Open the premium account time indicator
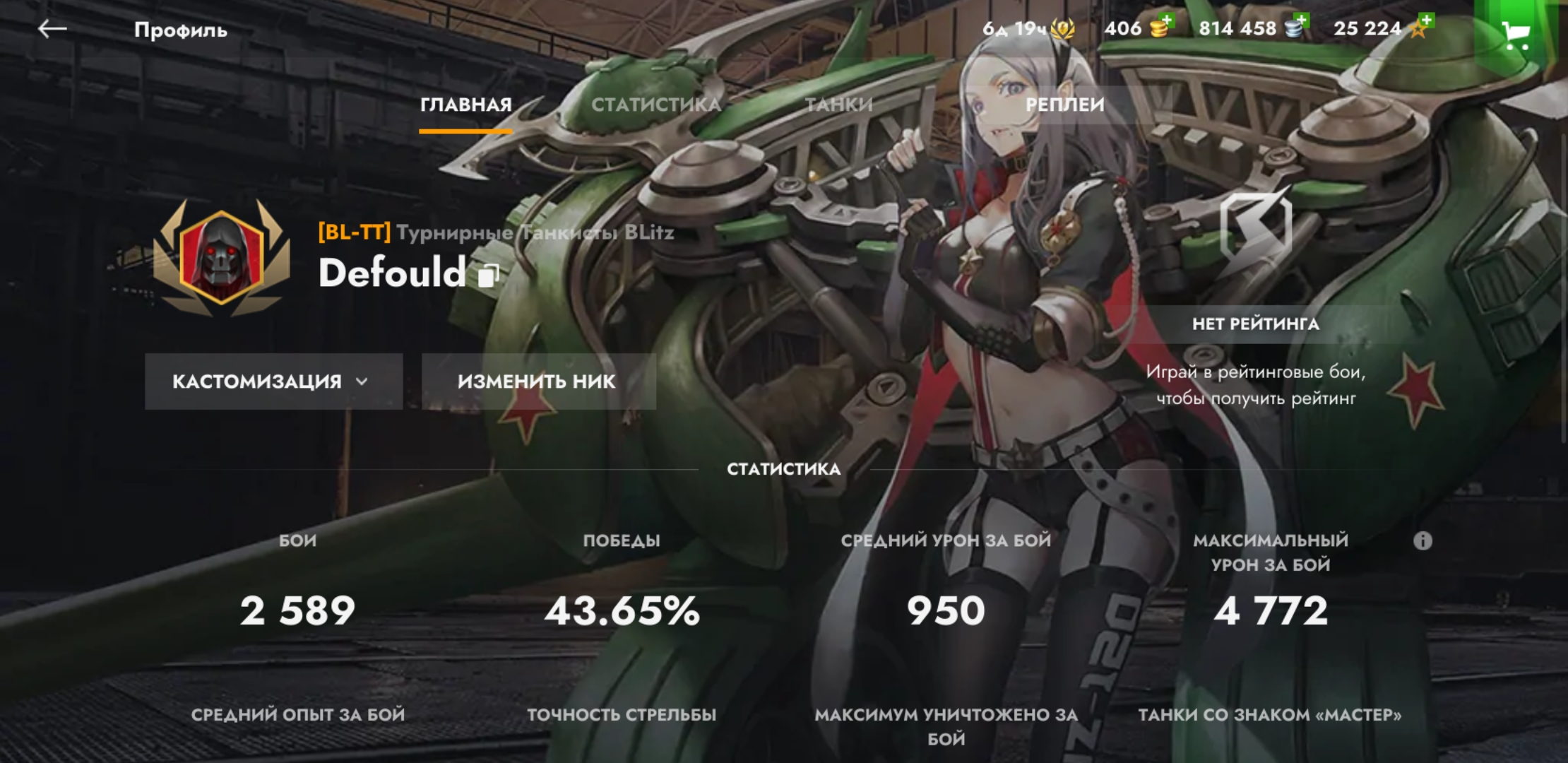The image size is (1568, 763). click(x=1028, y=29)
